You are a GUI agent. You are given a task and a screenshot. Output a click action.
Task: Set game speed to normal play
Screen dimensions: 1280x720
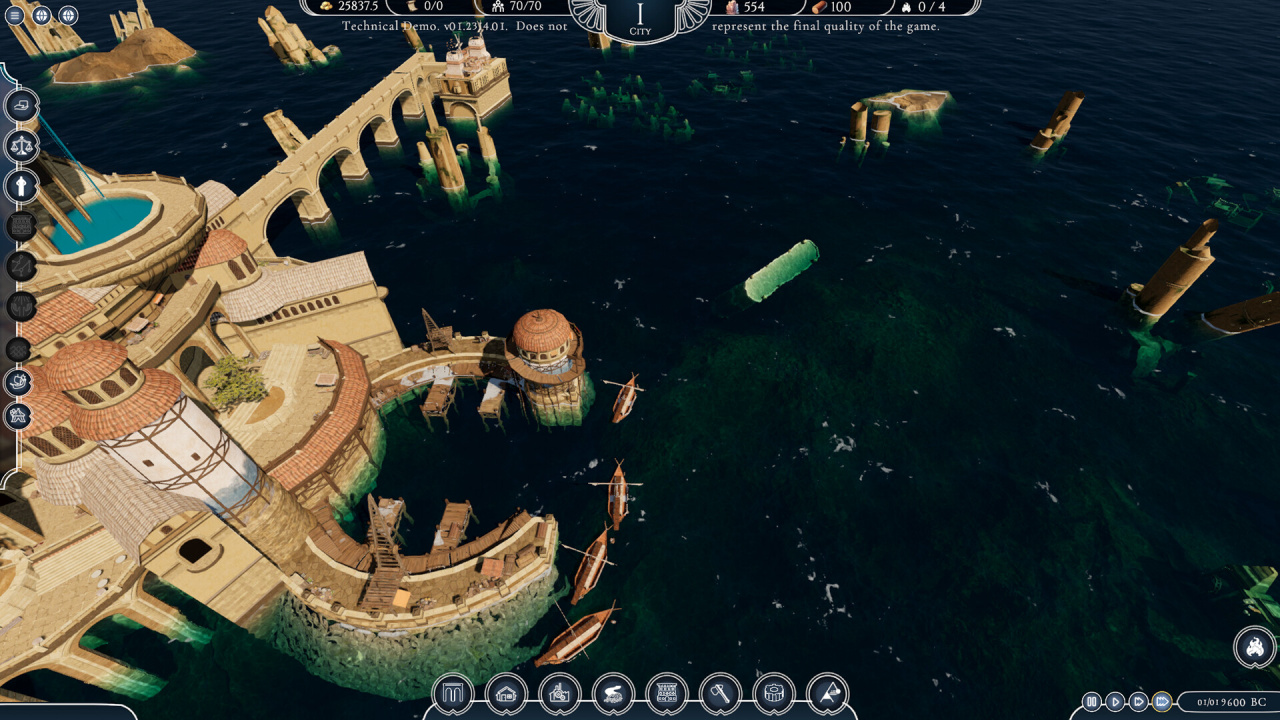click(1115, 702)
